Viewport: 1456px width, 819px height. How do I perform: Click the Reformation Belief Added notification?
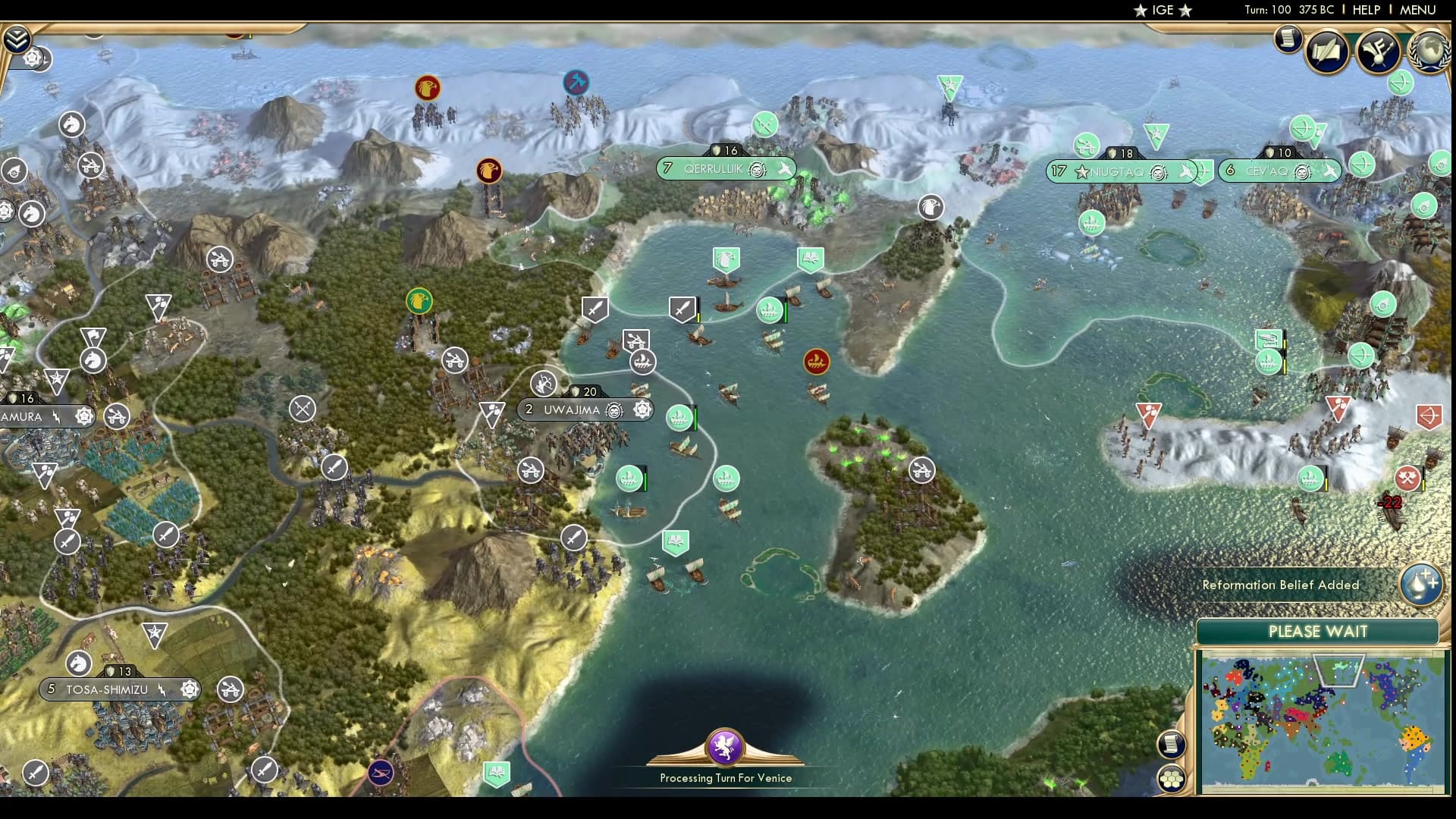pyautogui.click(x=1282, y=585)
